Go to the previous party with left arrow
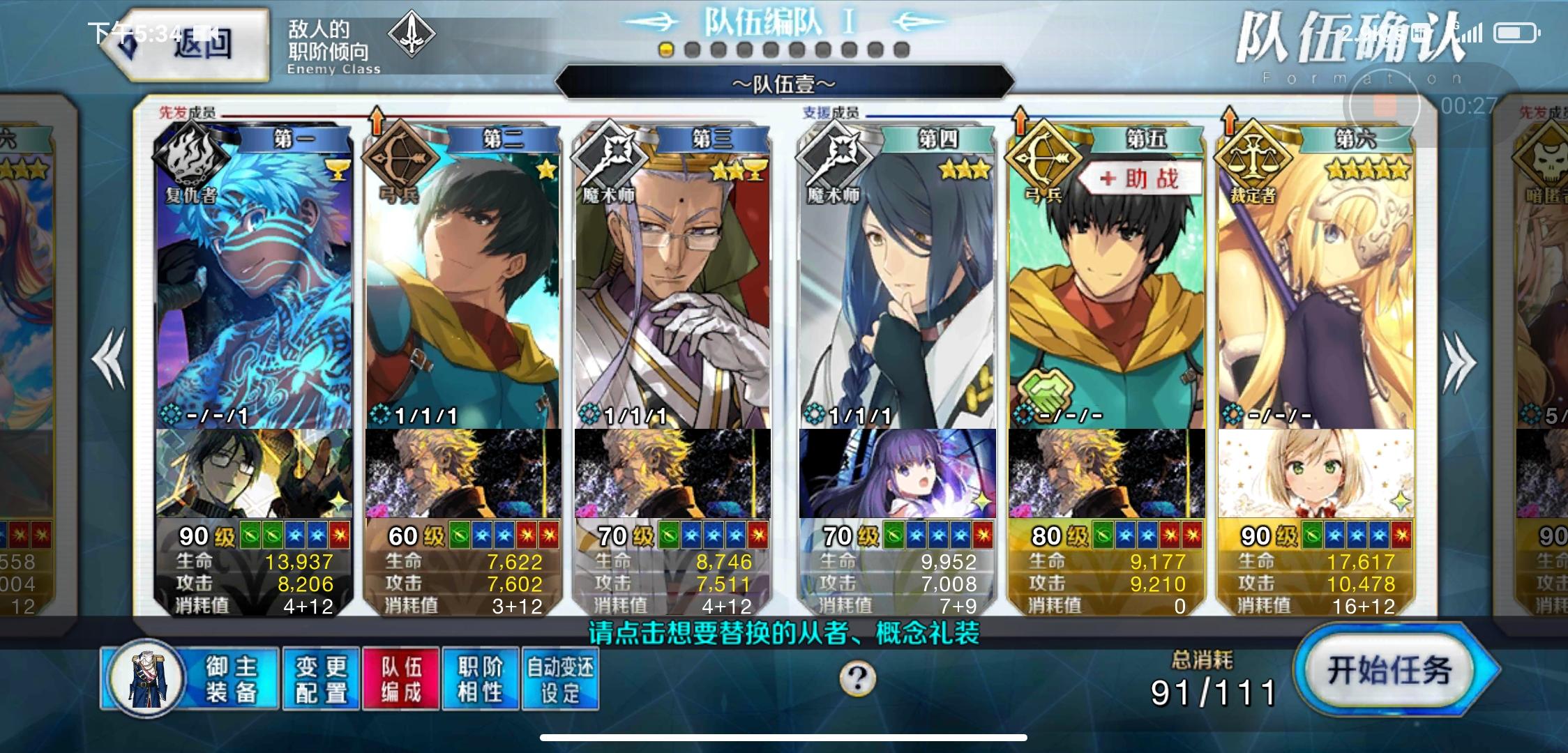This screenshot has height=753, width=1568. pos(110,359)
